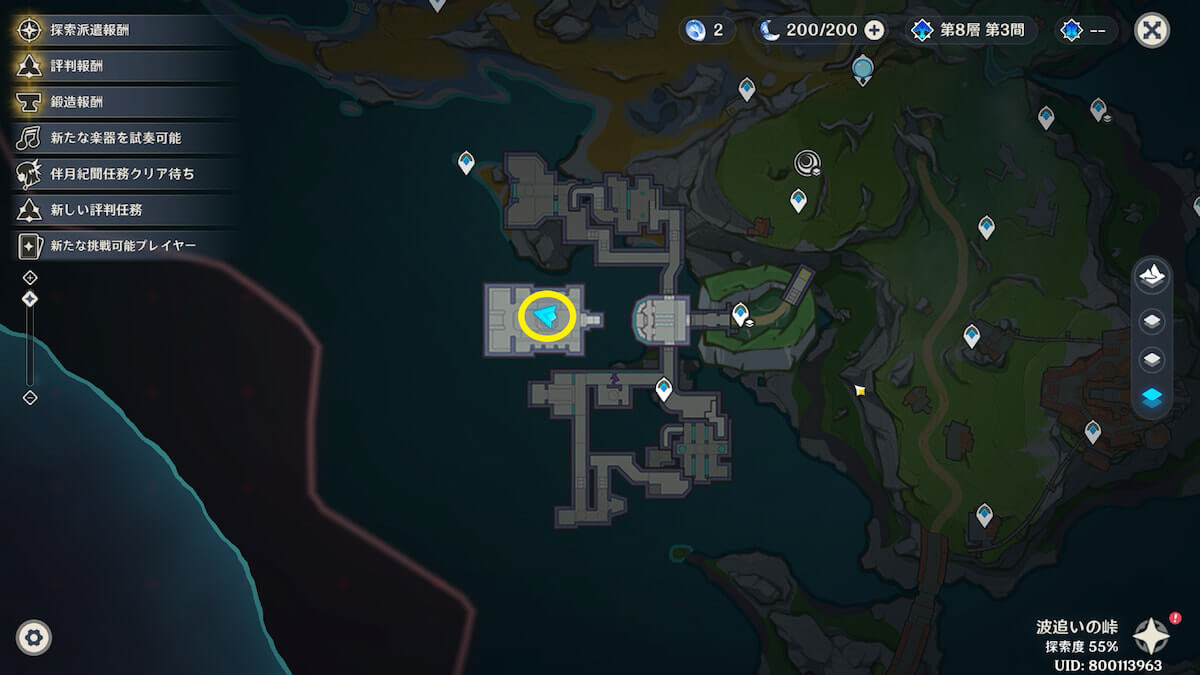Open the region selector star icon
Screen dimensions: 1200x675
[x=1151, y=636]
